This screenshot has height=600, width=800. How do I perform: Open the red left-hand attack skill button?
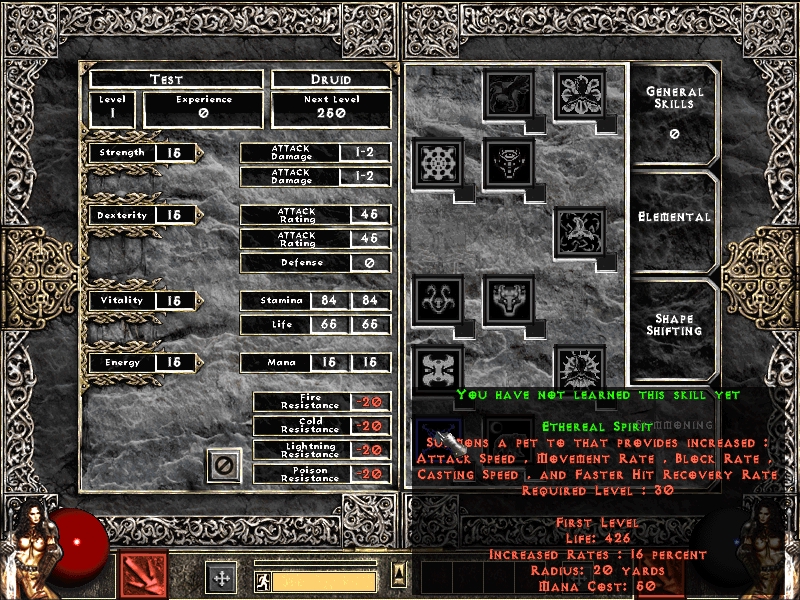(x=143, y=575)
